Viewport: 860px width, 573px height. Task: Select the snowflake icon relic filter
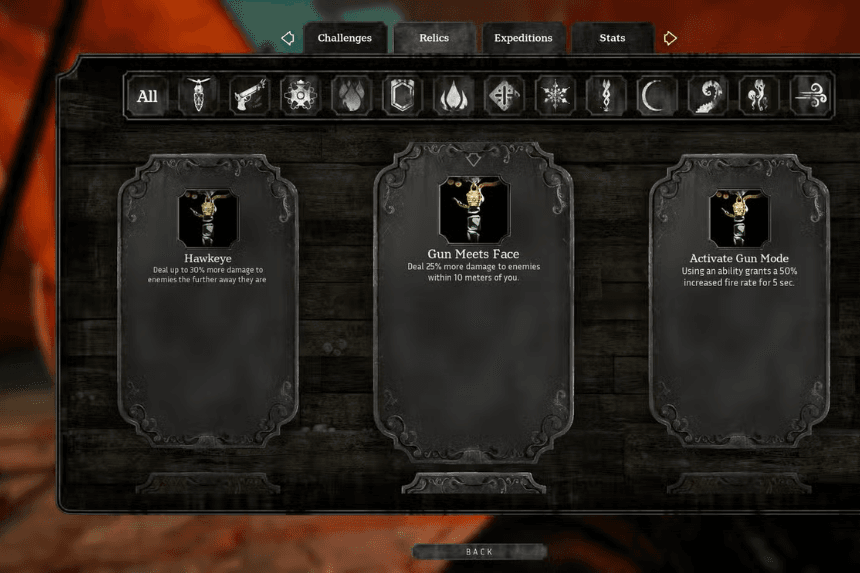point(555,96)
